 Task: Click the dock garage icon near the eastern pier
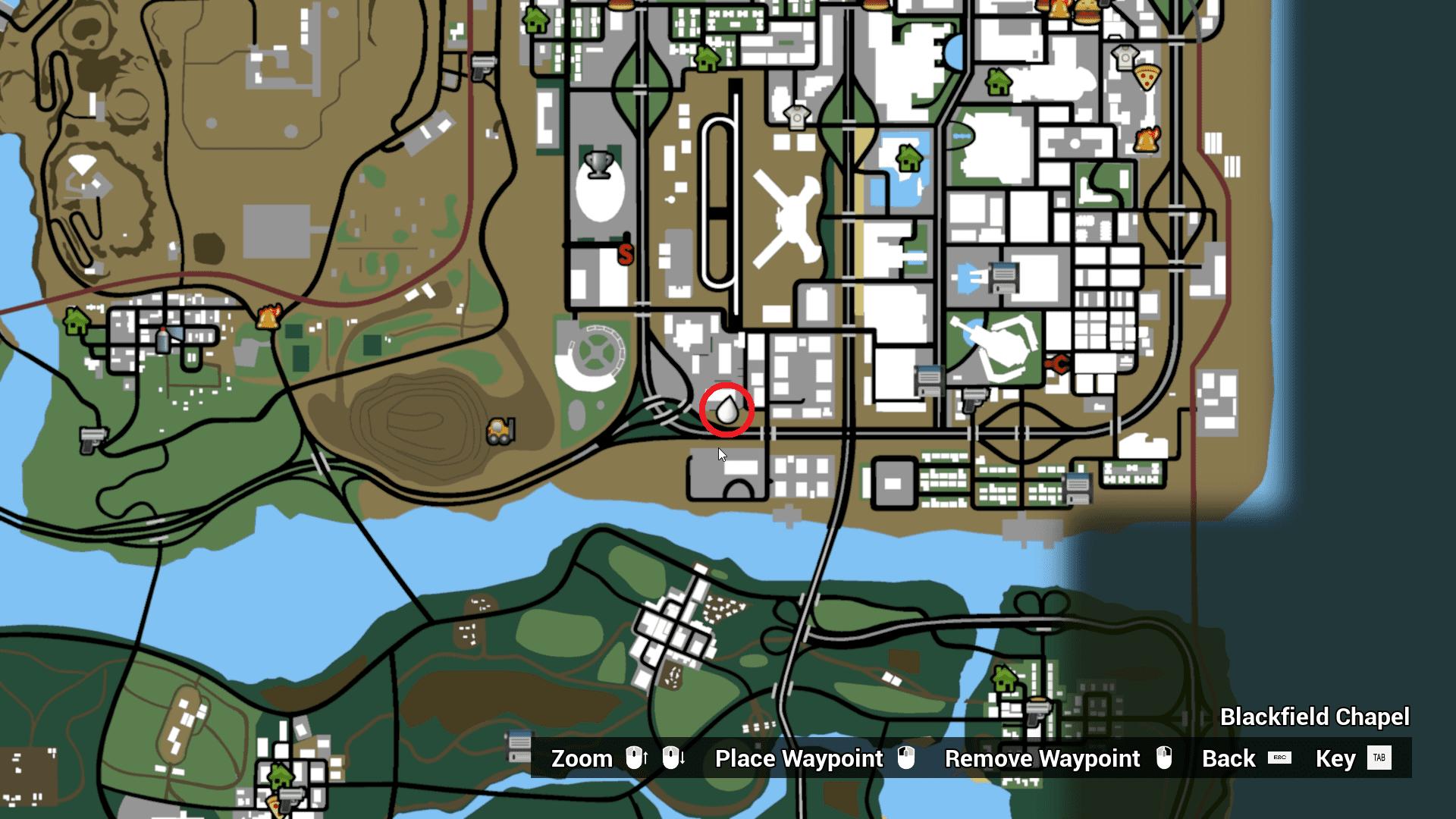click(1077, 489)
